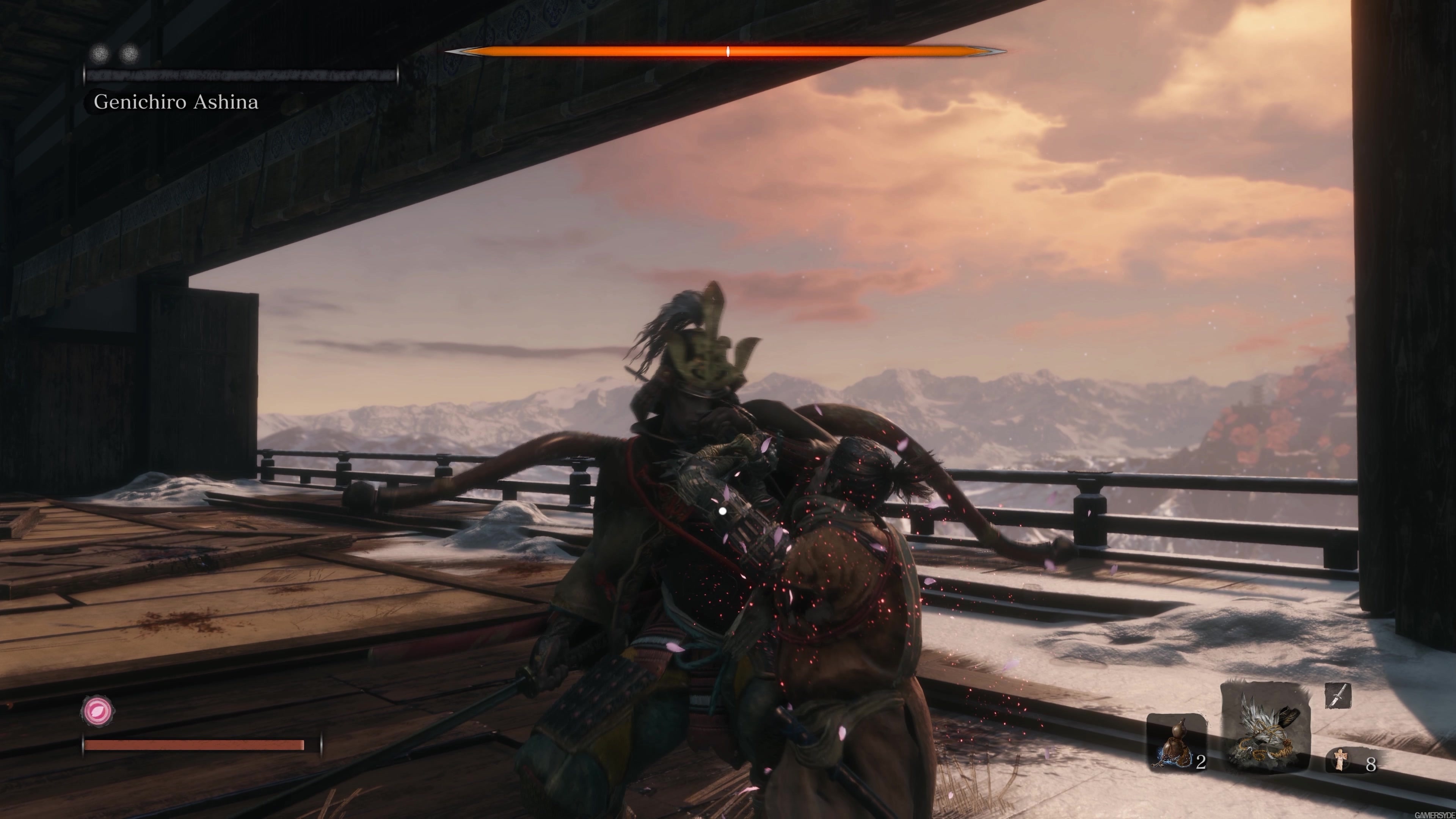Toggle the first resurrection node indicator
The image size is (1456, 819).
point(100,53)
